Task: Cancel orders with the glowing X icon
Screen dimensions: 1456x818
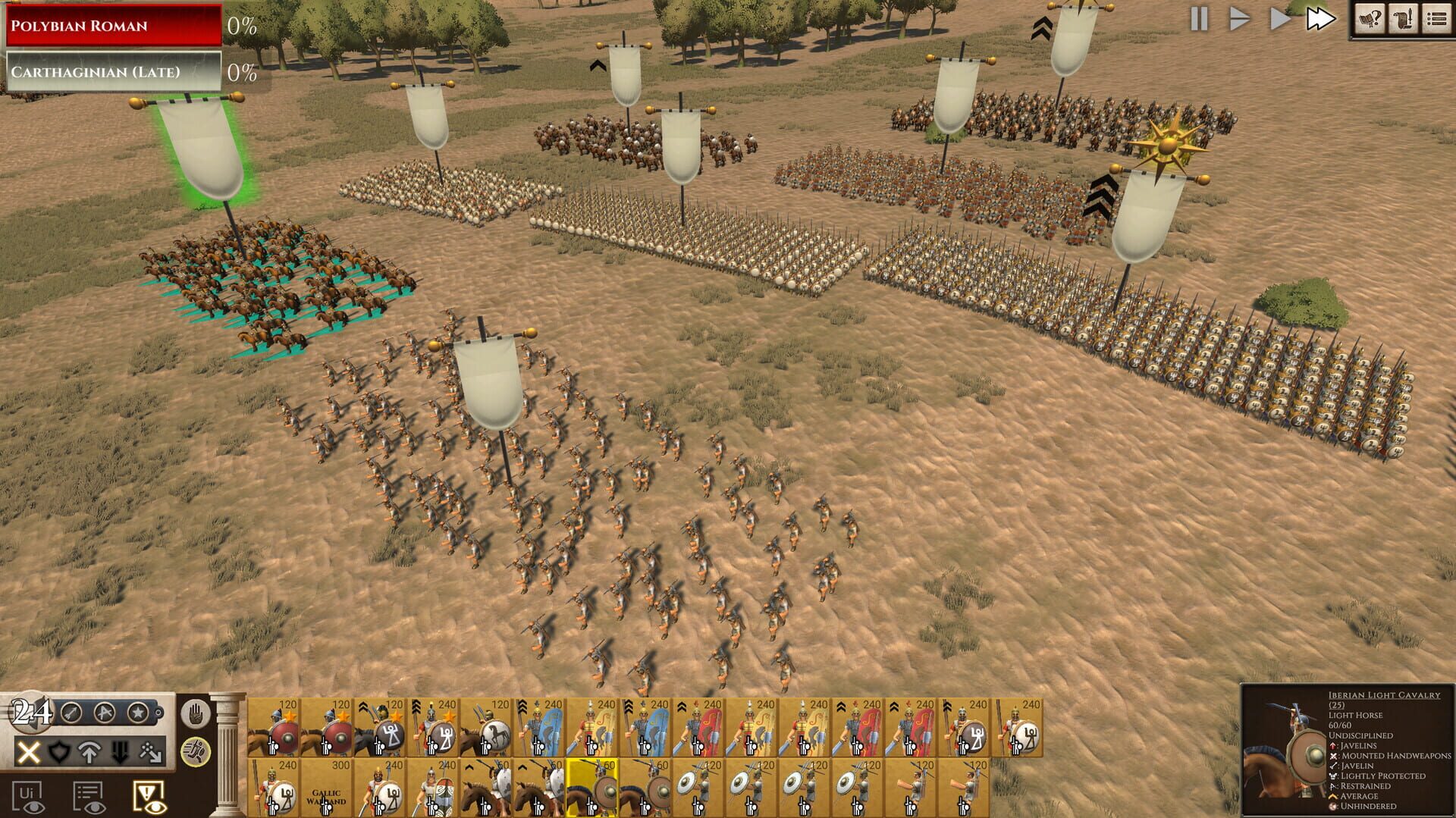Action: tap(30, 752)
